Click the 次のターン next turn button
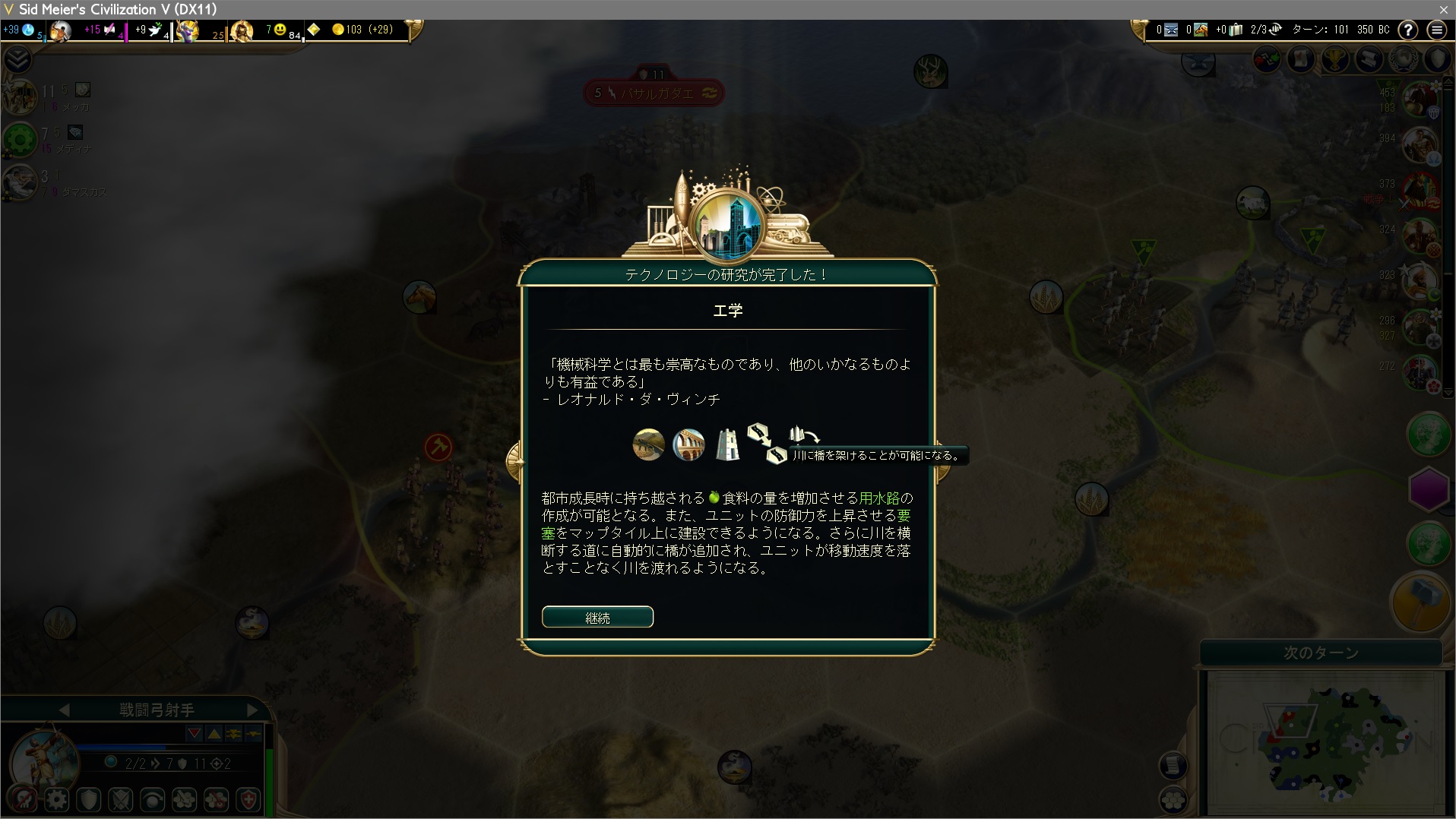The width and height of the screenshot is (1456, 819). 1321,653
